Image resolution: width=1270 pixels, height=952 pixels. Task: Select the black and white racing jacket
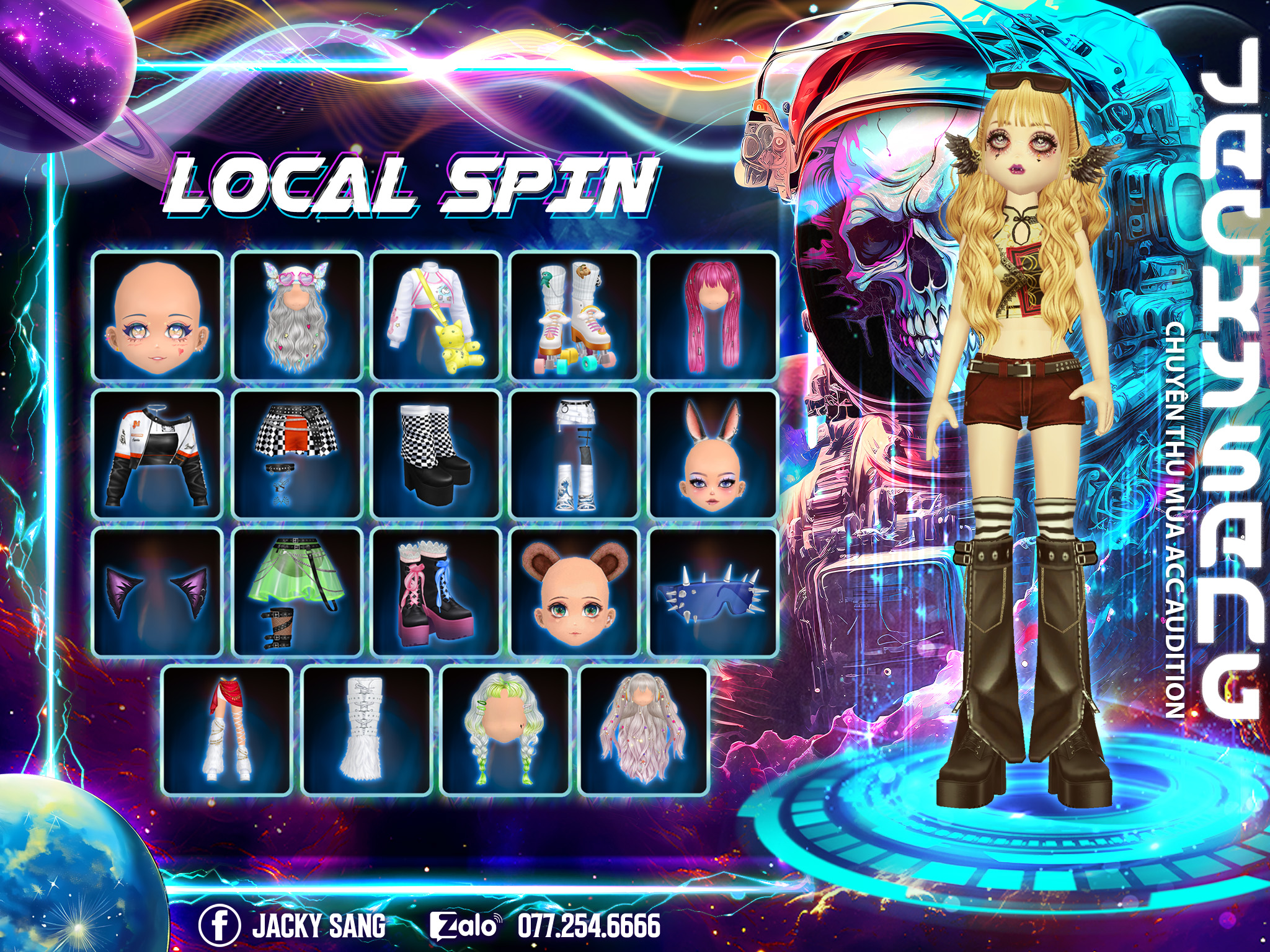click(x=158, y=454)
